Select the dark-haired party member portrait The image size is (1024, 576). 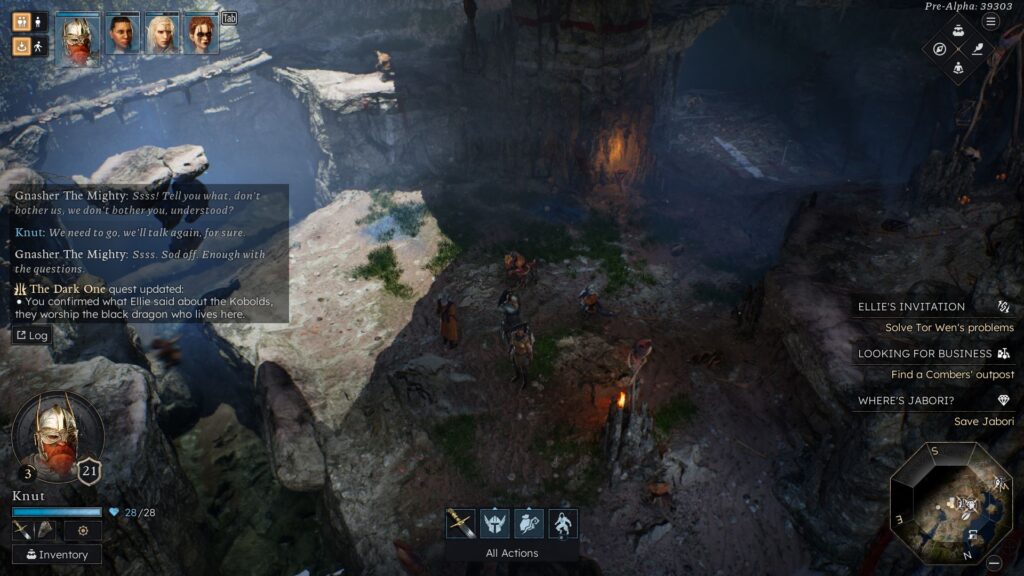pyautogui.click(x=123, y=33)
